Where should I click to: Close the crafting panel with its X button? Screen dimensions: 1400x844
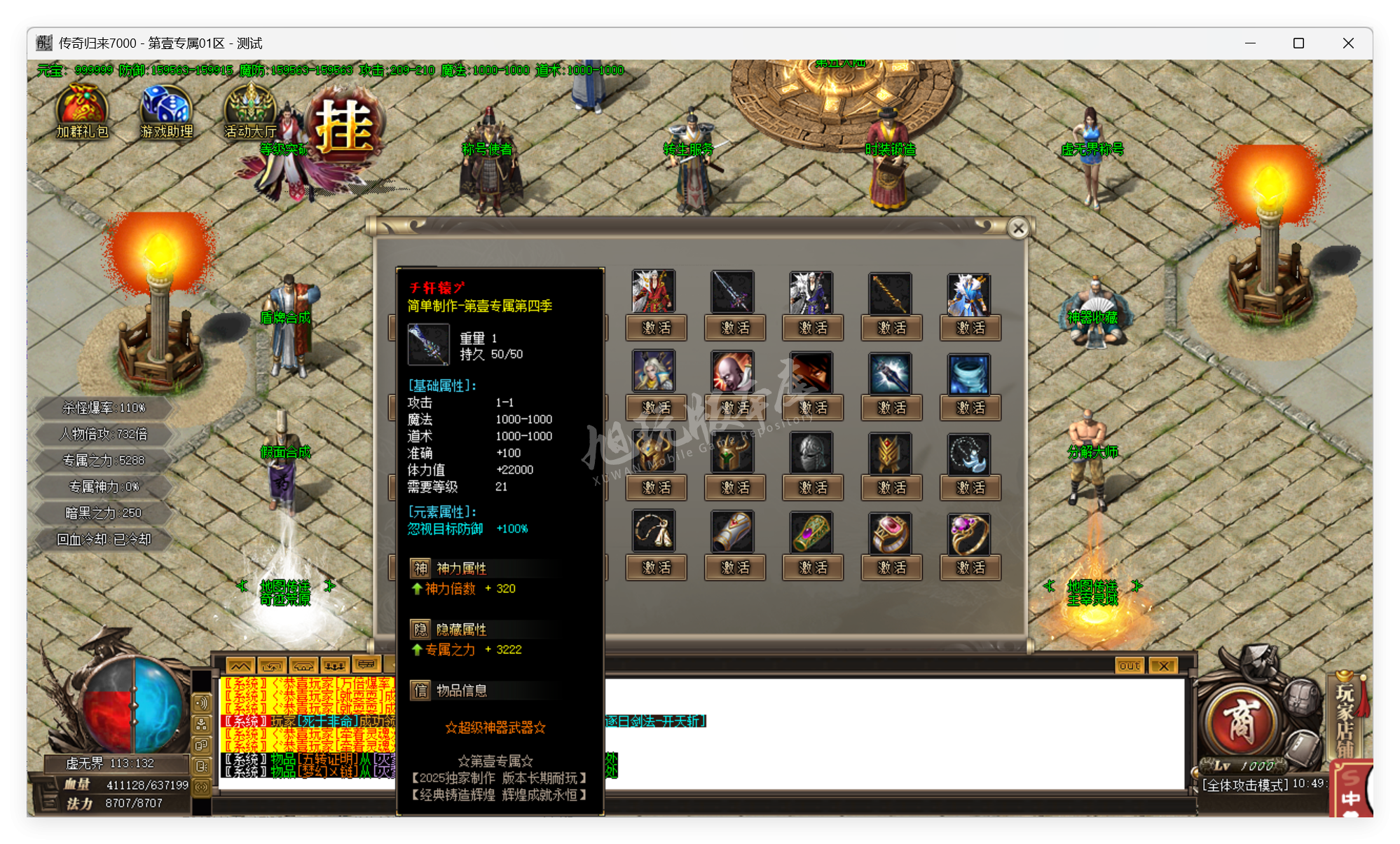point(1017,228)
